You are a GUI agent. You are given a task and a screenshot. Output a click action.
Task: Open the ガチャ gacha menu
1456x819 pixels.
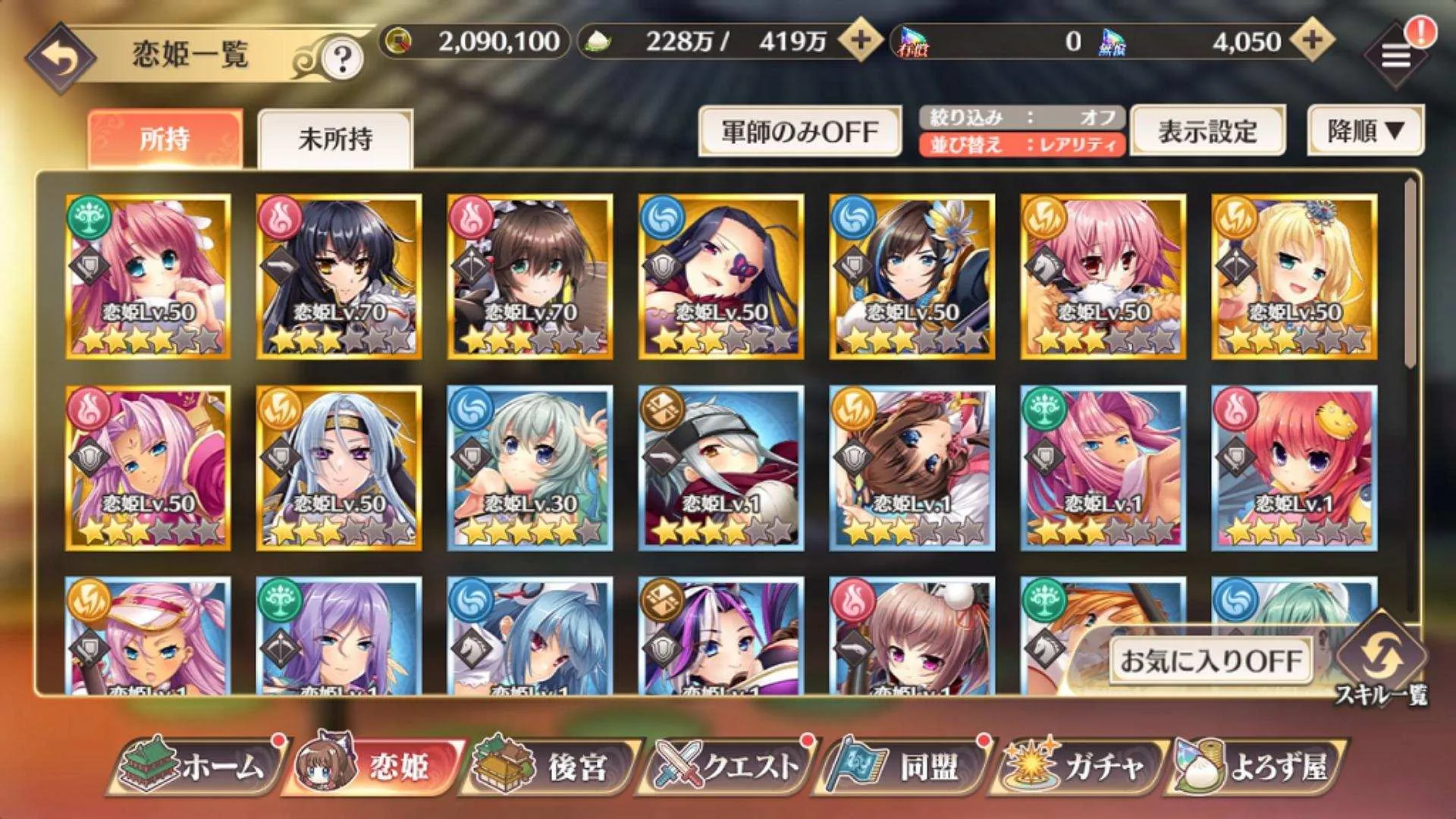pos(1081,766)
